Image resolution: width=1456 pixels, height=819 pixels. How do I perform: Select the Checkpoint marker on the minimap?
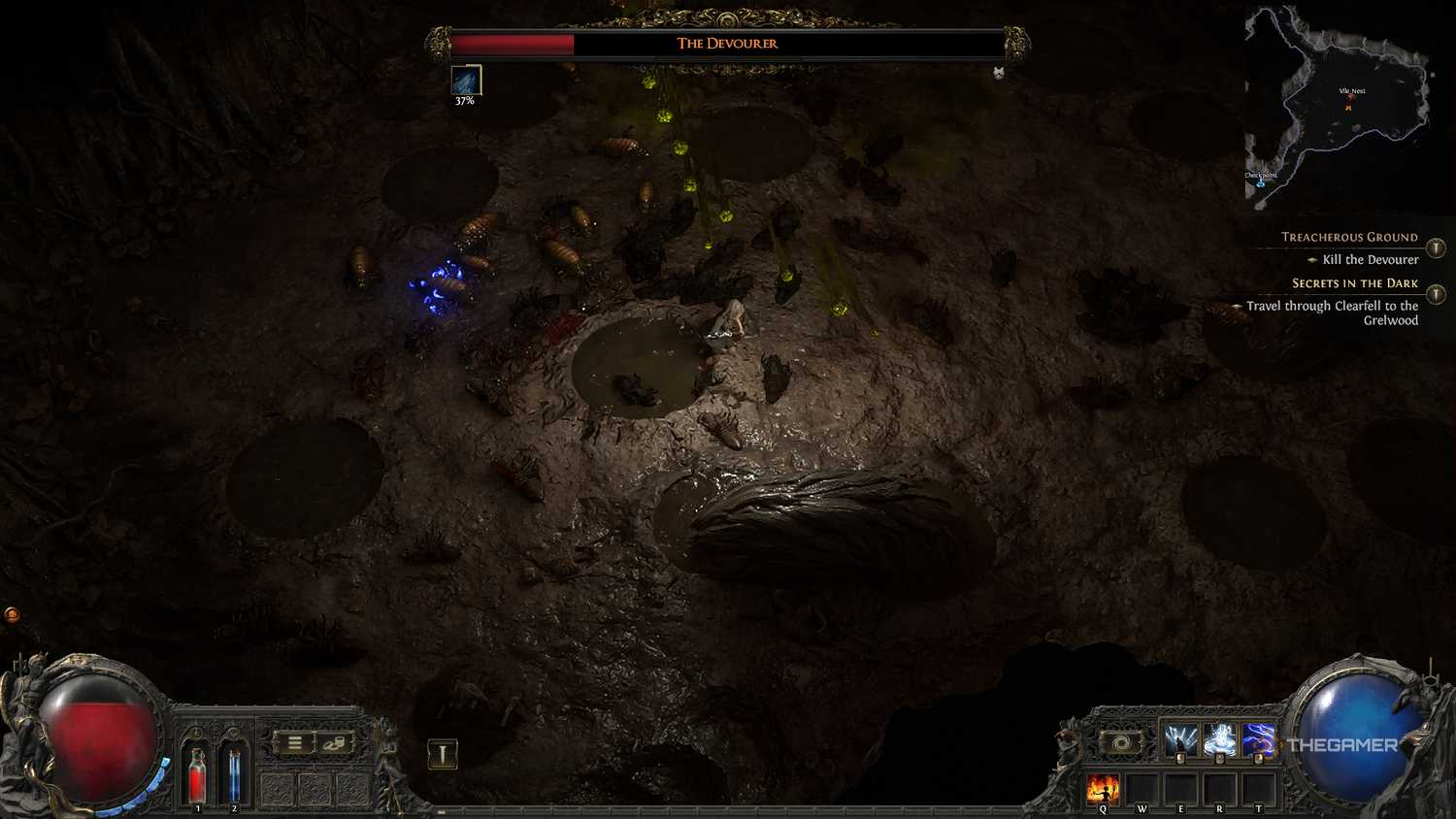tap(1261, 181)
